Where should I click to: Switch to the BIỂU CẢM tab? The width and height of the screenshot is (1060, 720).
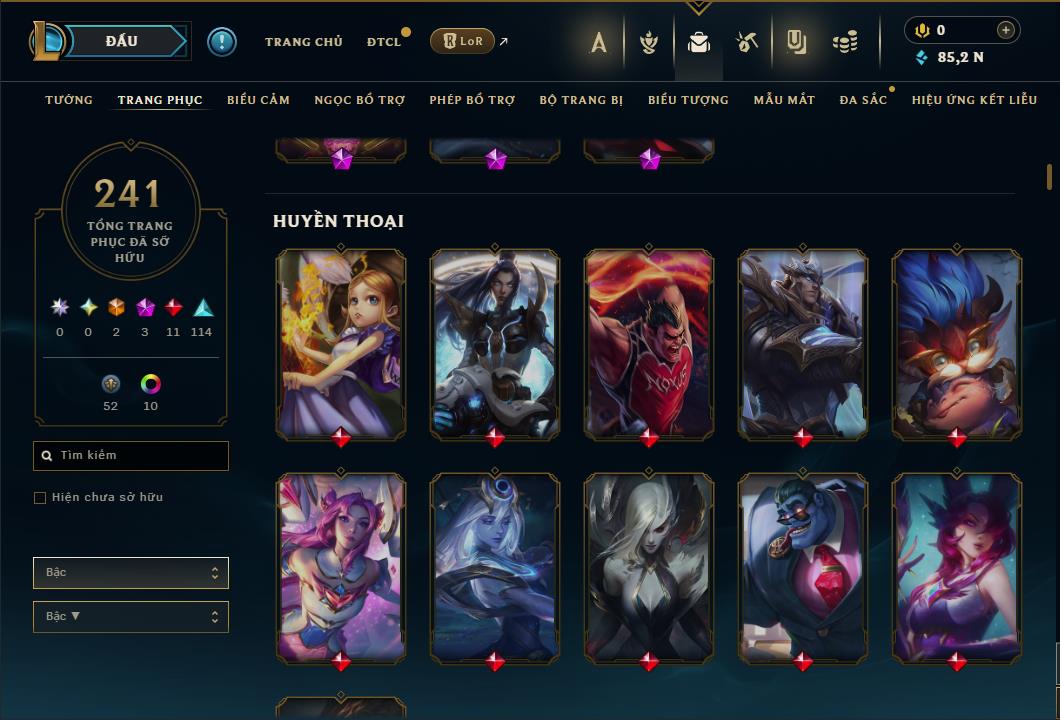coord(258,100)
